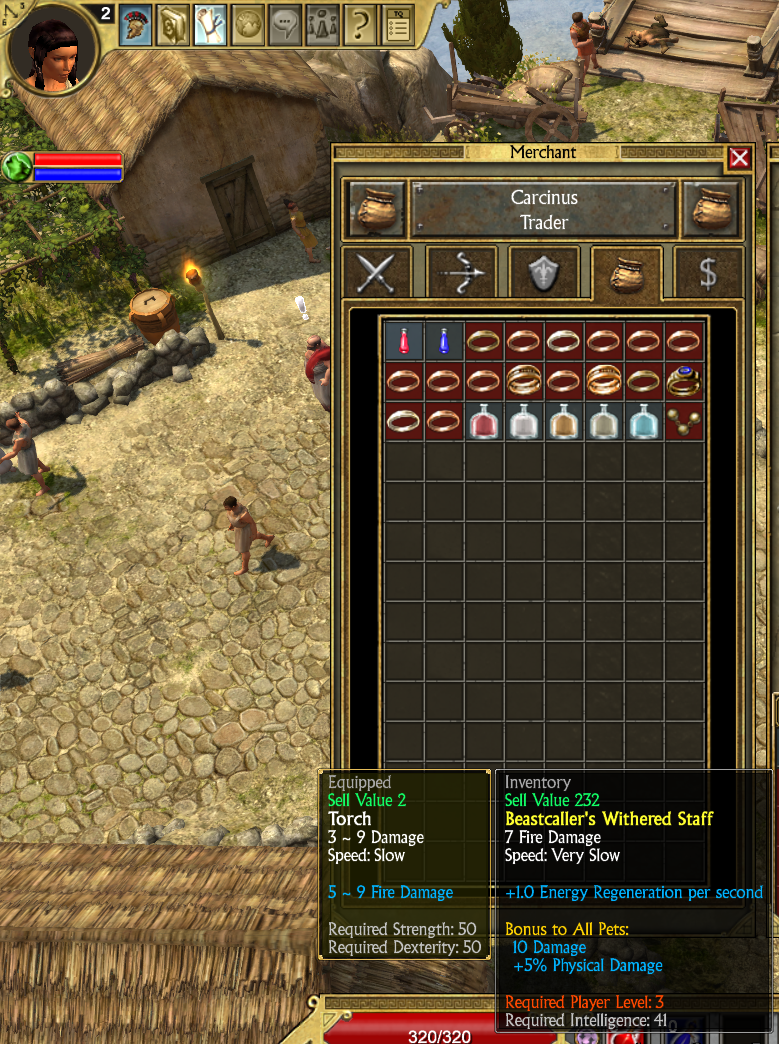The height and width of the screenshot is (1044, 779).
Task: Pick the orange dye bottle
Action: point(564,421)
